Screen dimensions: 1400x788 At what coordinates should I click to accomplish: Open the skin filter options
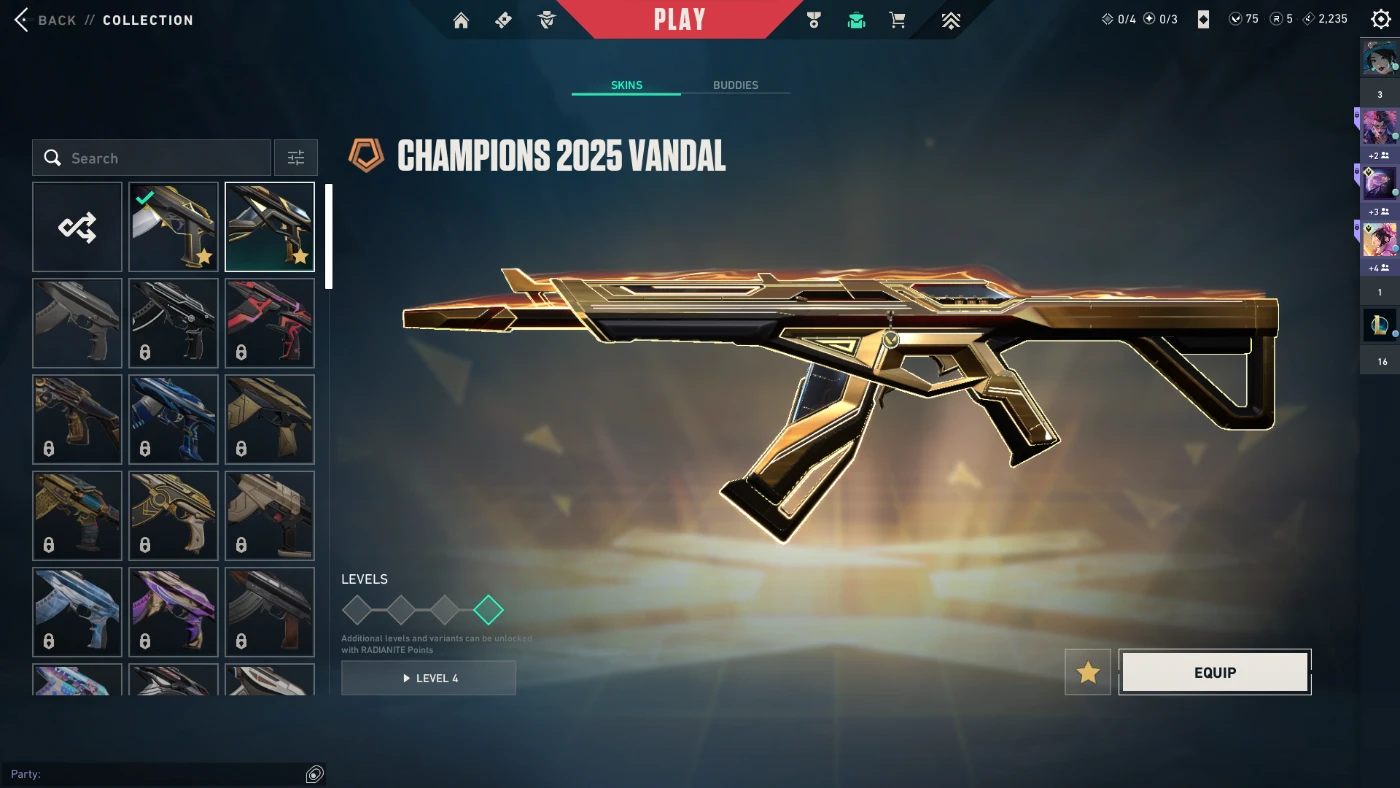(296, 158)
